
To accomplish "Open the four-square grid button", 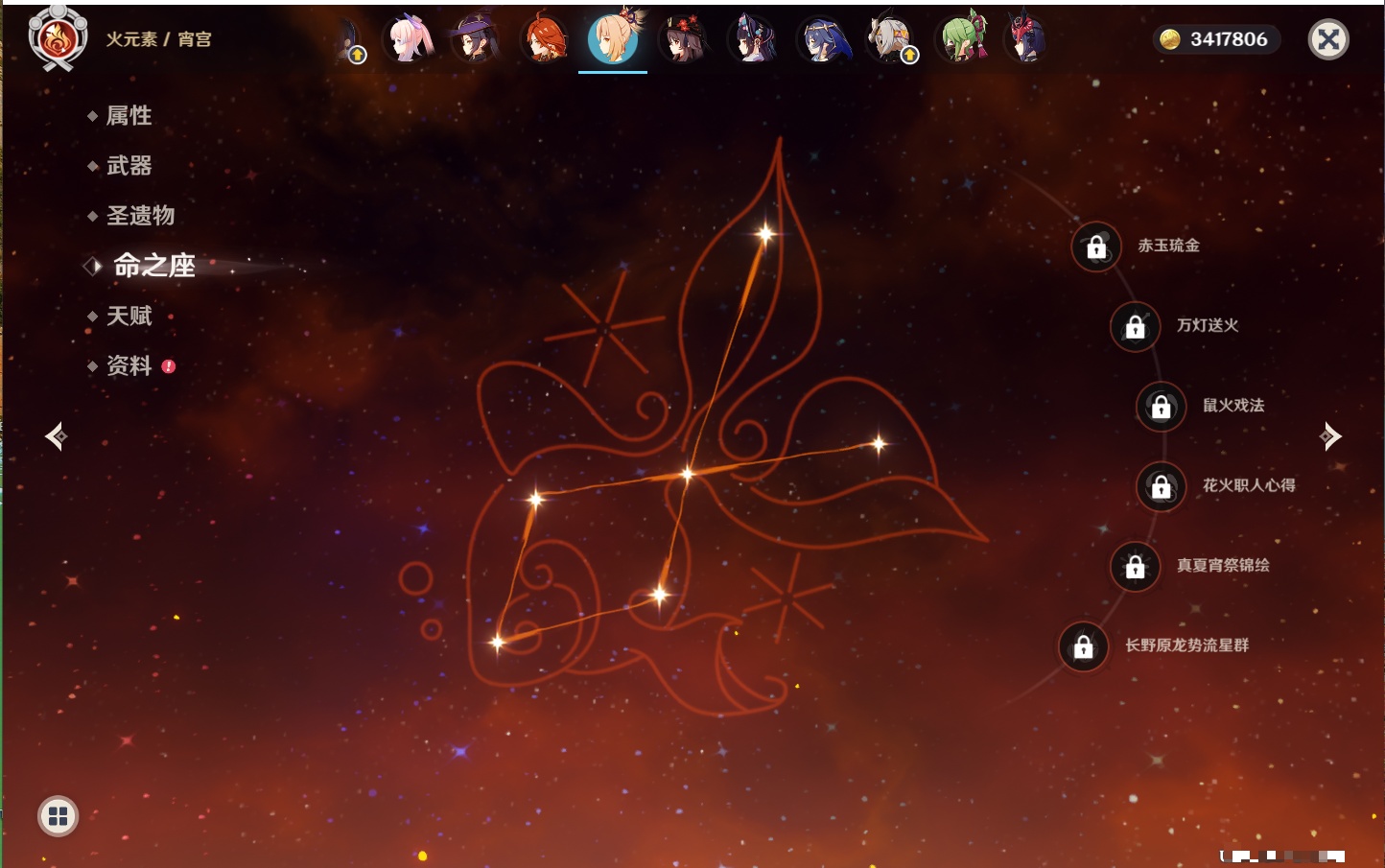I will coord(58,816).
